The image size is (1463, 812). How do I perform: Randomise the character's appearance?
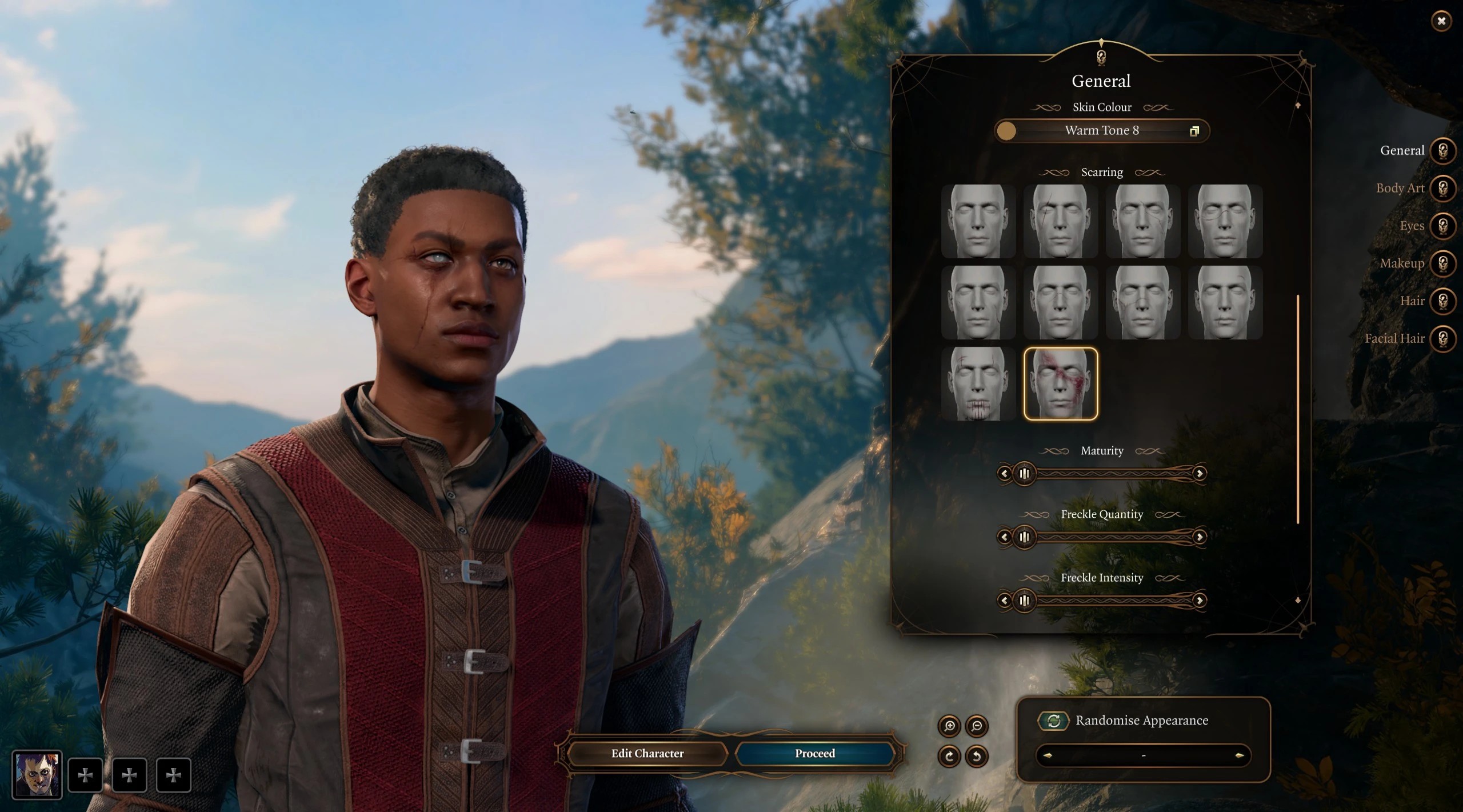(x=1053, y=721)
